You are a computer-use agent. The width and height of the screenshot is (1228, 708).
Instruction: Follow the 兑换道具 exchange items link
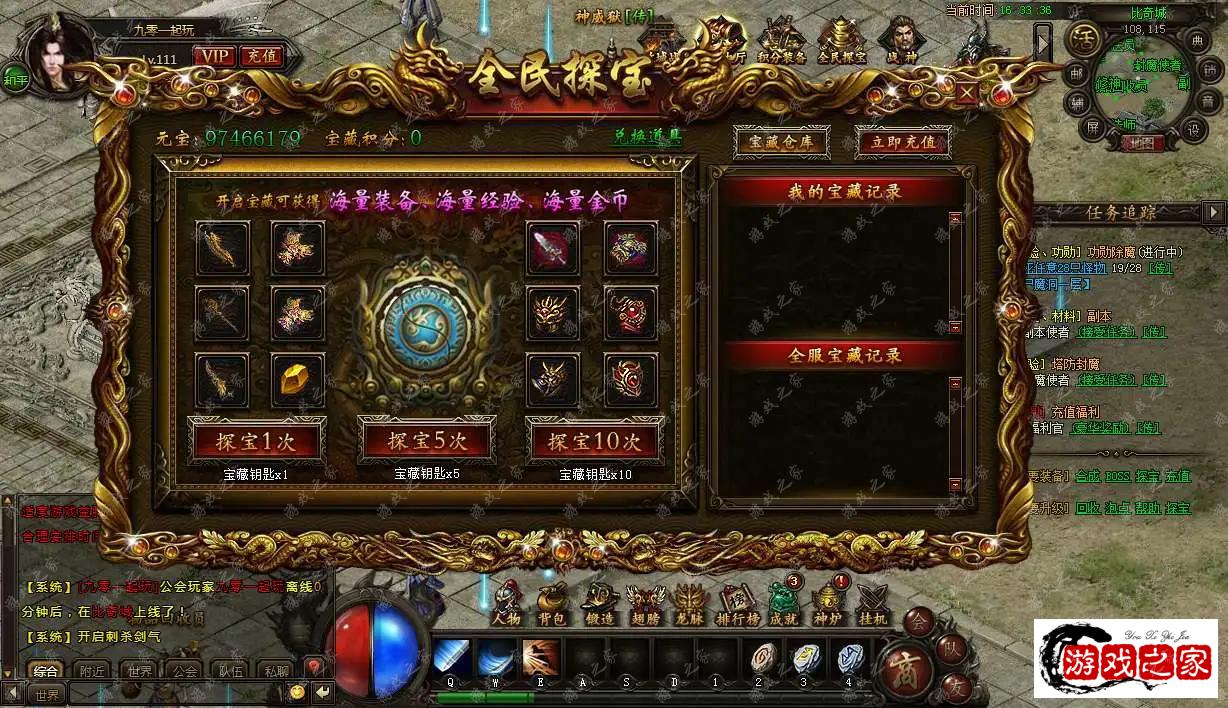point(647,138)
